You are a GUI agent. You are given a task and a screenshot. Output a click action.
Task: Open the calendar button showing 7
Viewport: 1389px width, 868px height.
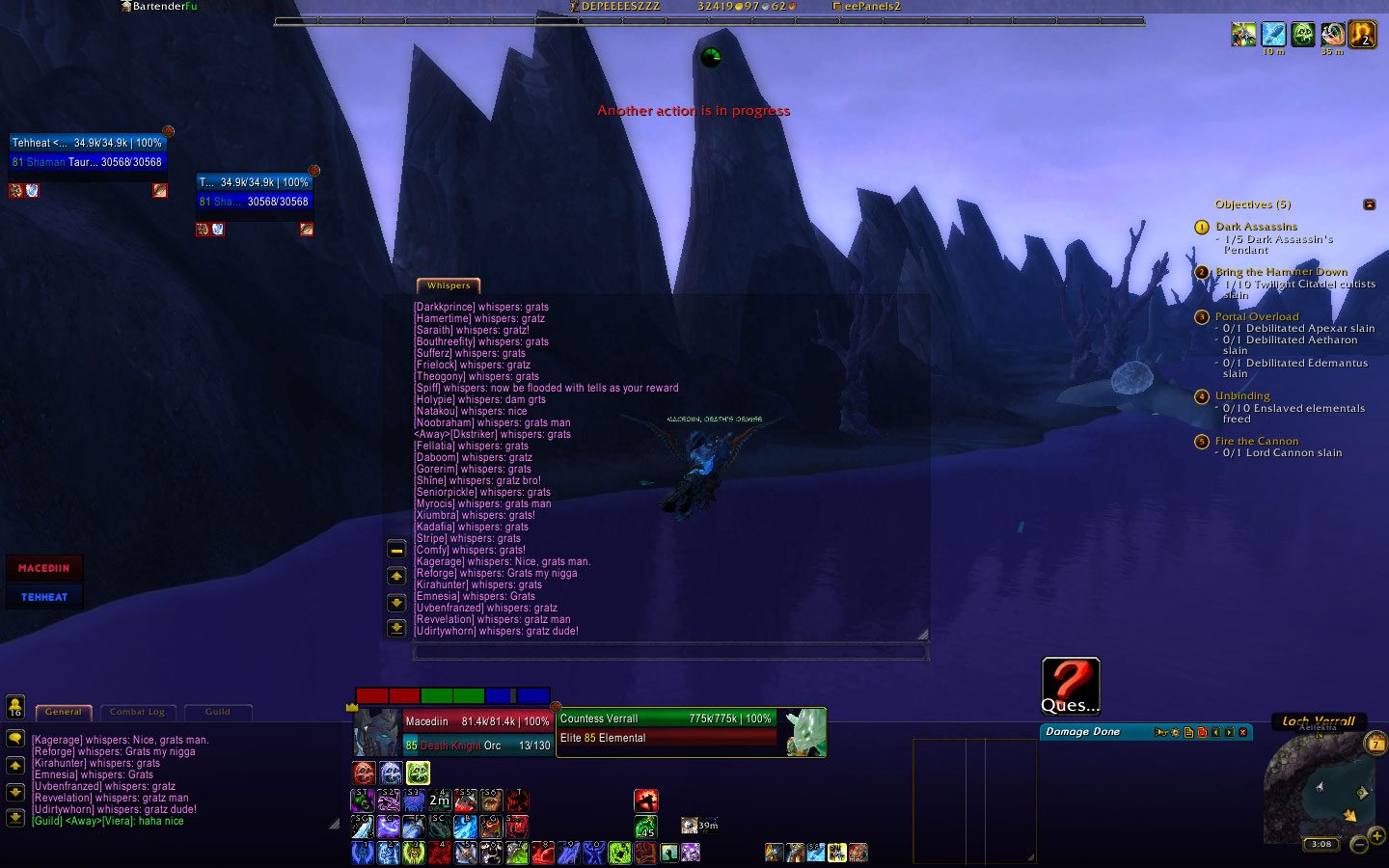coord(1376,744)
